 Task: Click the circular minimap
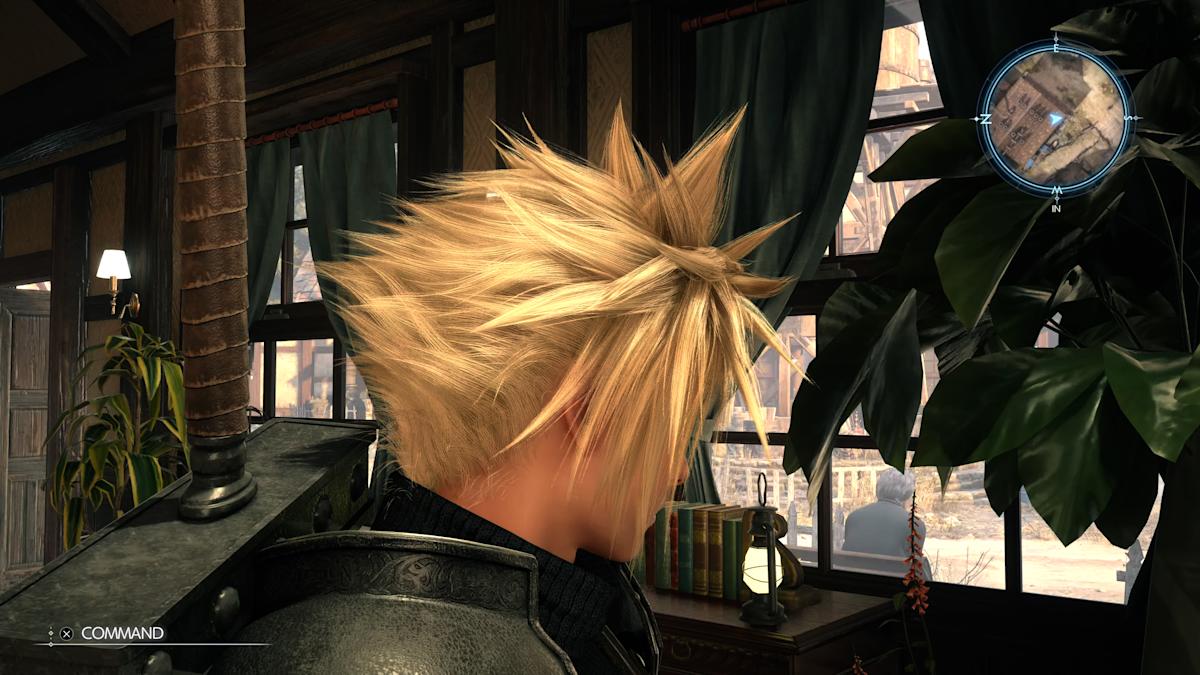[1055, 117]
